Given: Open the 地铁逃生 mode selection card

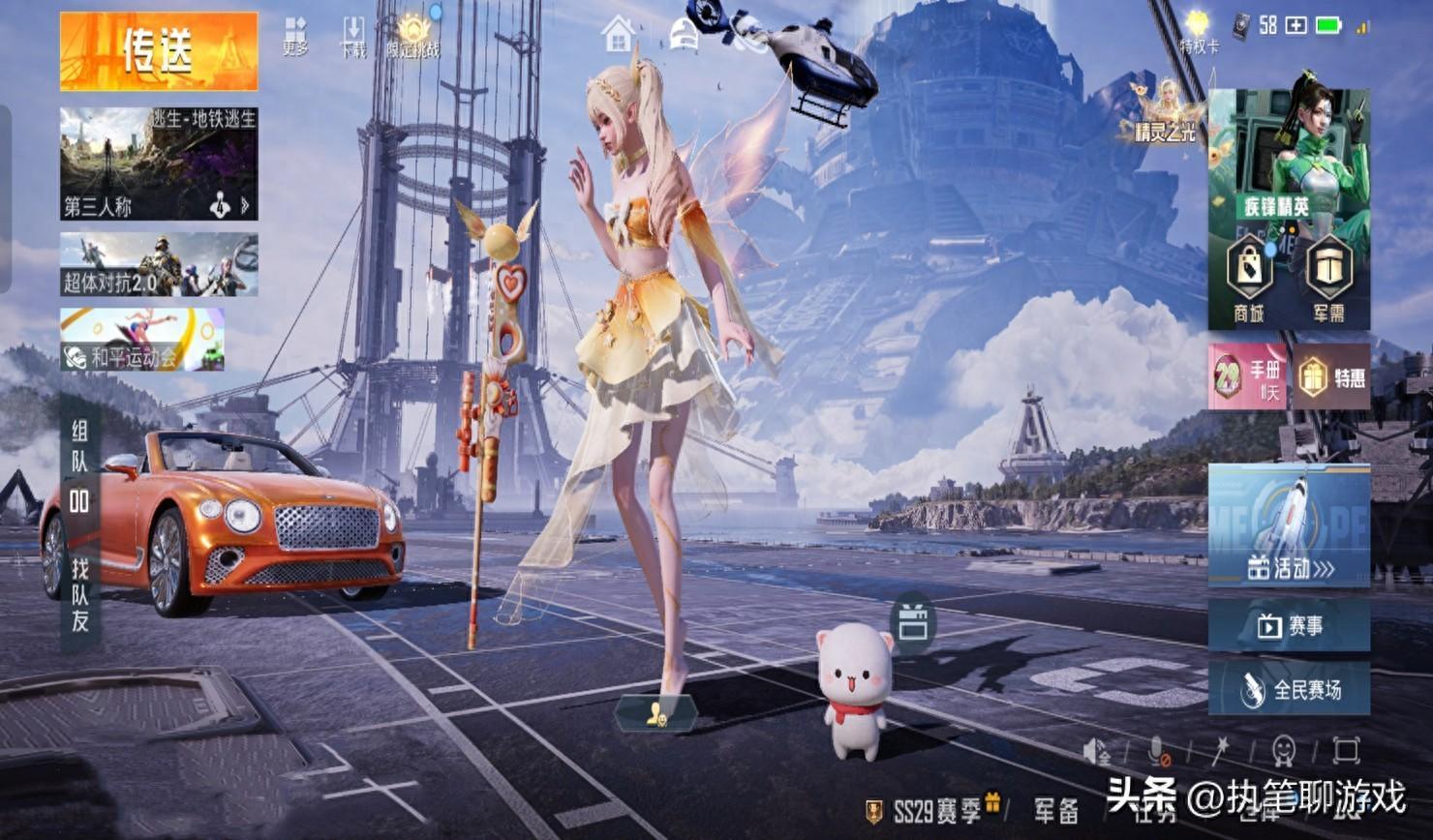Looking at the screenshot, I should point(159,164).
